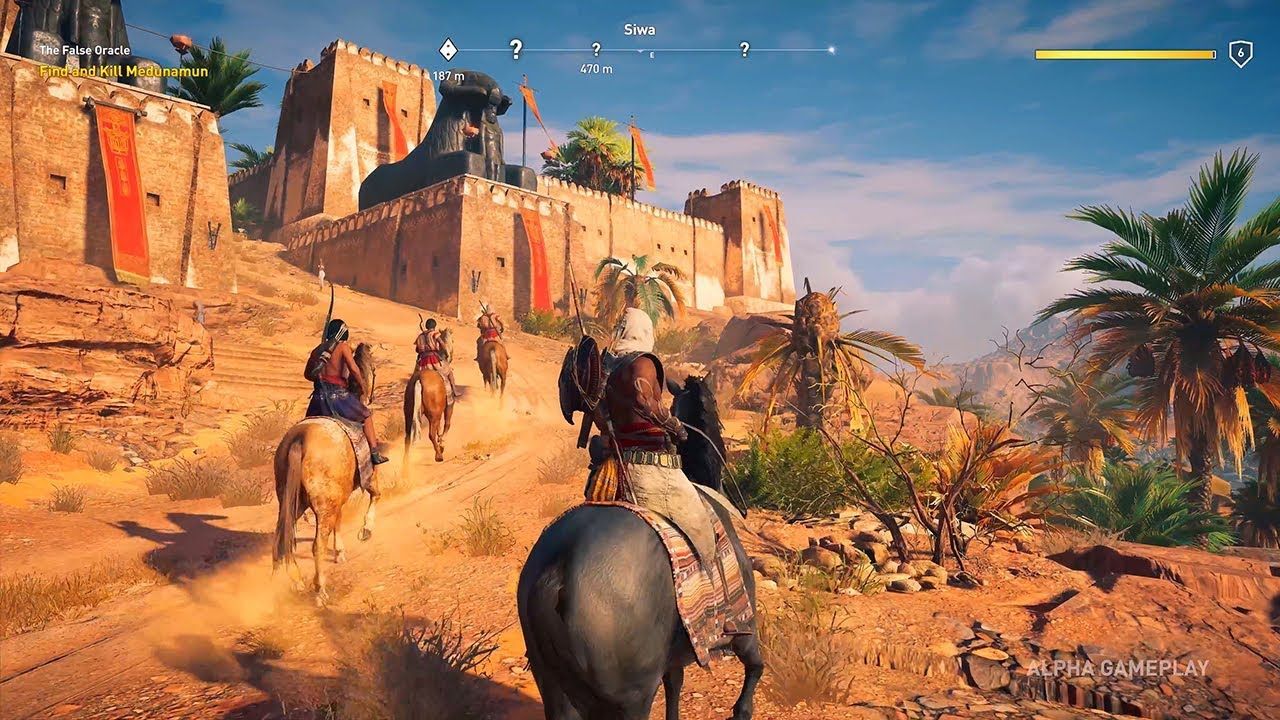Viewport: 1280px width, 720px height.
Task: Click the black horse beside Bayek
Action: tap(700, 430)
